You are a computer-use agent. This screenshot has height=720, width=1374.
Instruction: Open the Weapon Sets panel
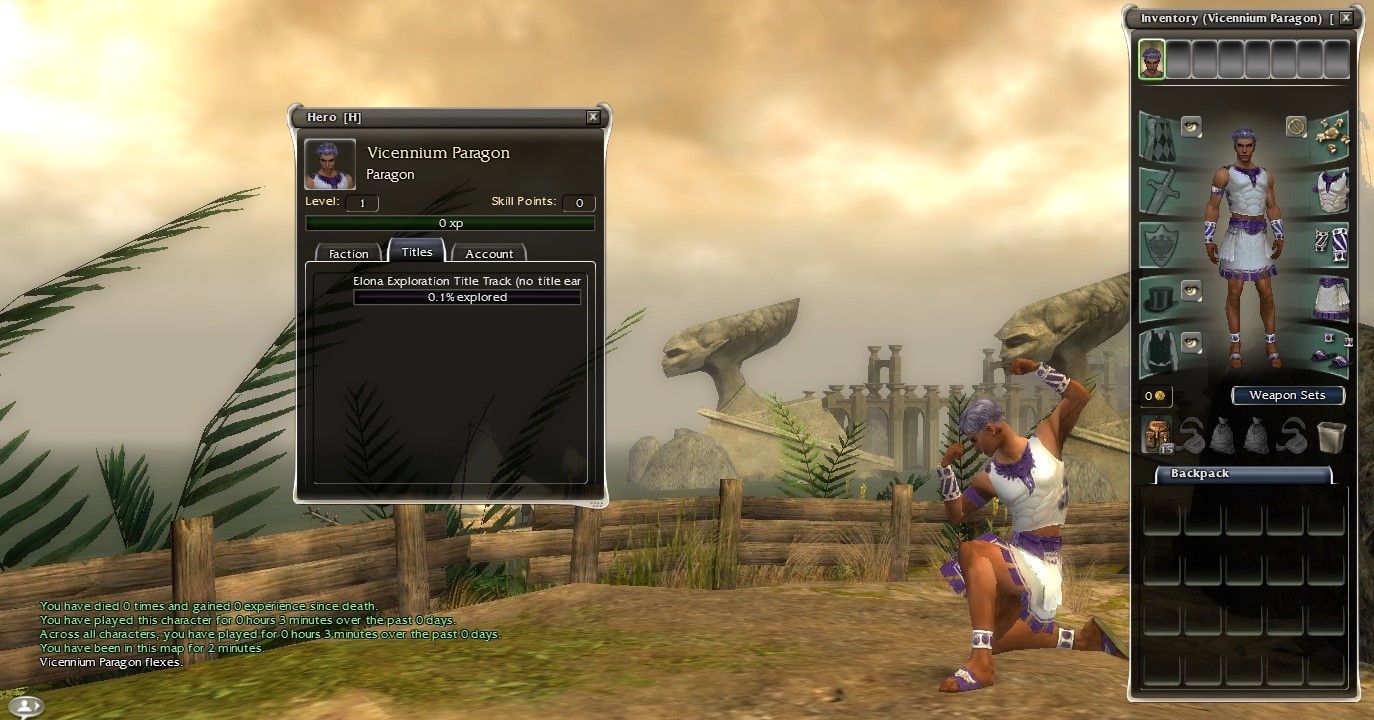coord(1287,395)
